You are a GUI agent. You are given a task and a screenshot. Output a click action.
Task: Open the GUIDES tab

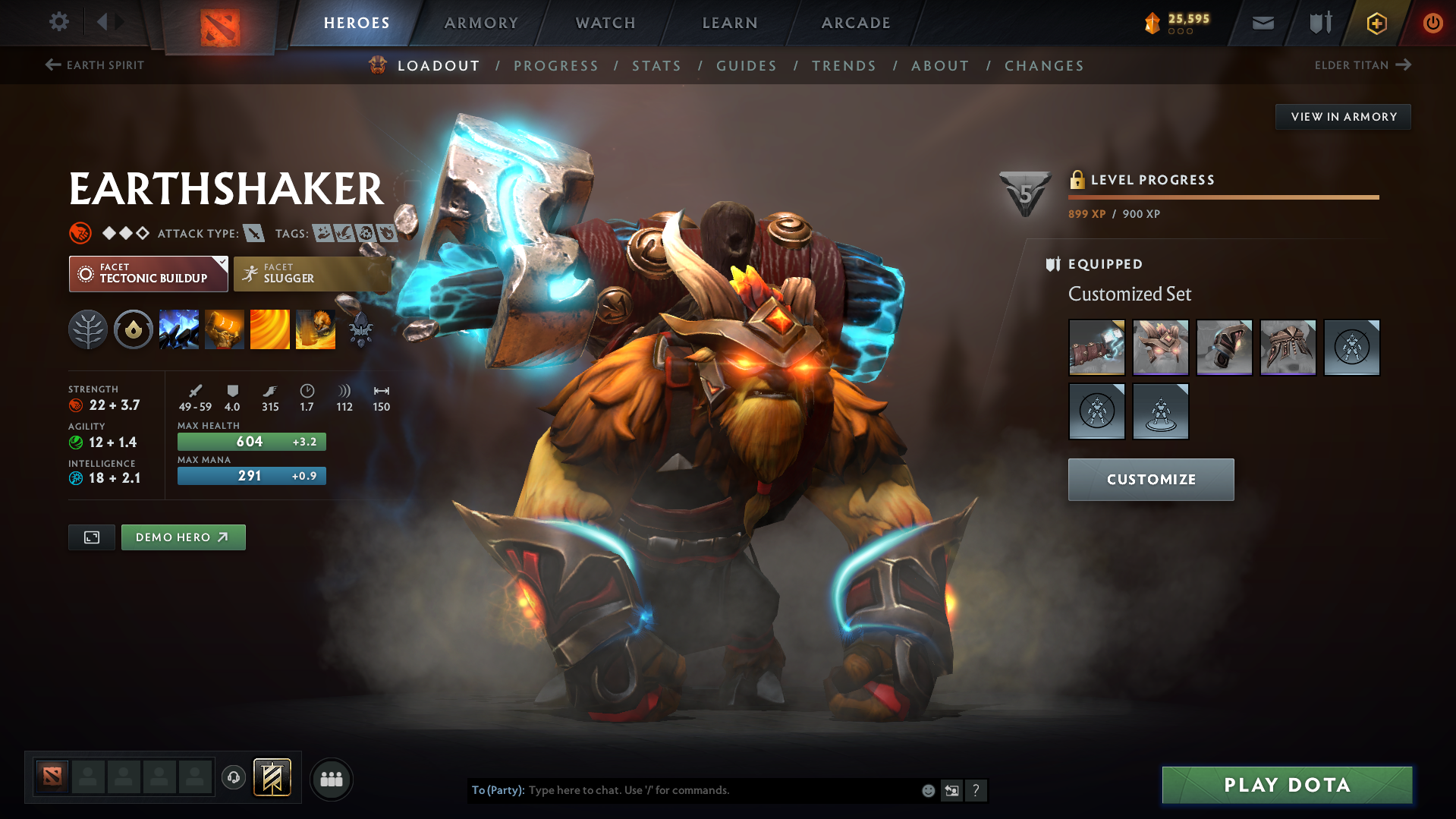tap(746, 66)
